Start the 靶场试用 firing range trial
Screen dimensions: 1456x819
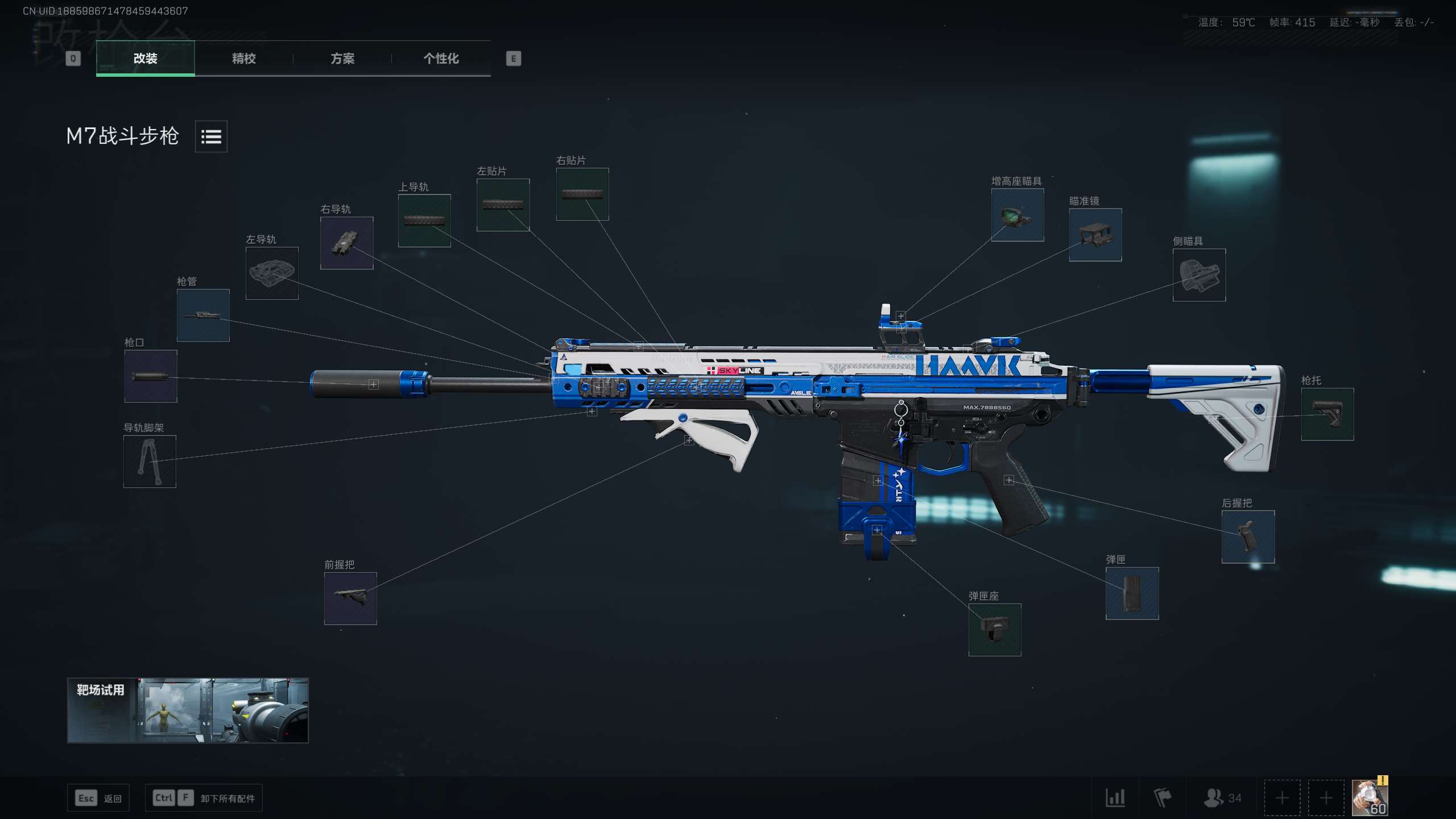point(188,710)
